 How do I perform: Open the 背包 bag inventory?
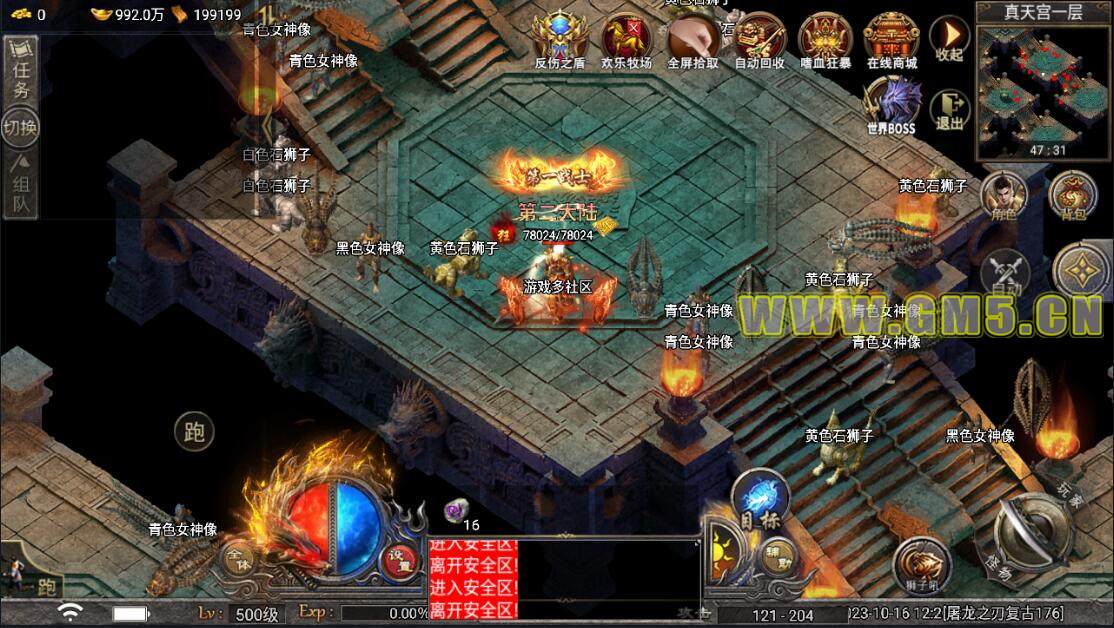pyautogui.click(x=1070, y=194)
